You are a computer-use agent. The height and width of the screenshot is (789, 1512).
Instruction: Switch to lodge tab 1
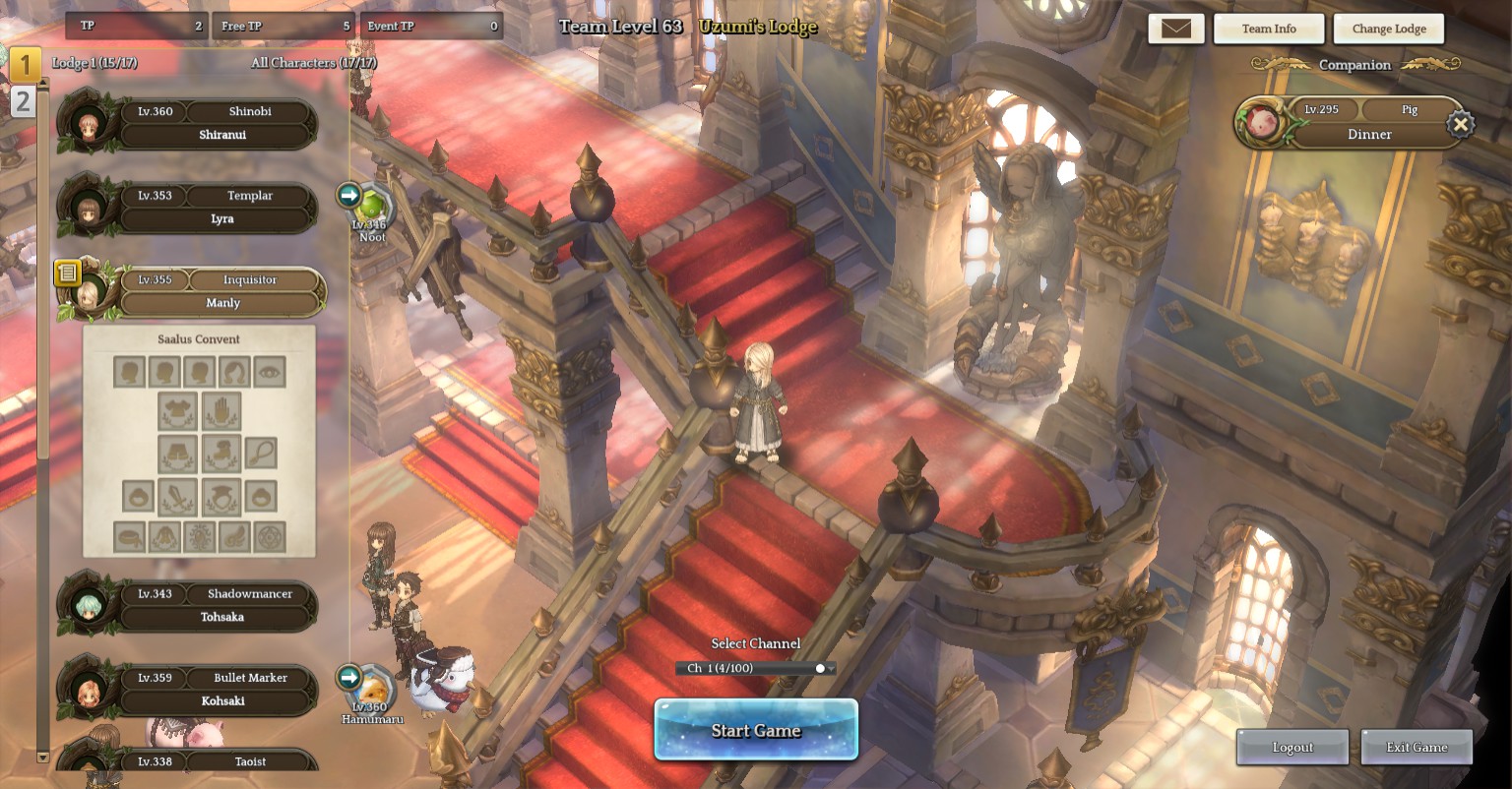point(25,65)
